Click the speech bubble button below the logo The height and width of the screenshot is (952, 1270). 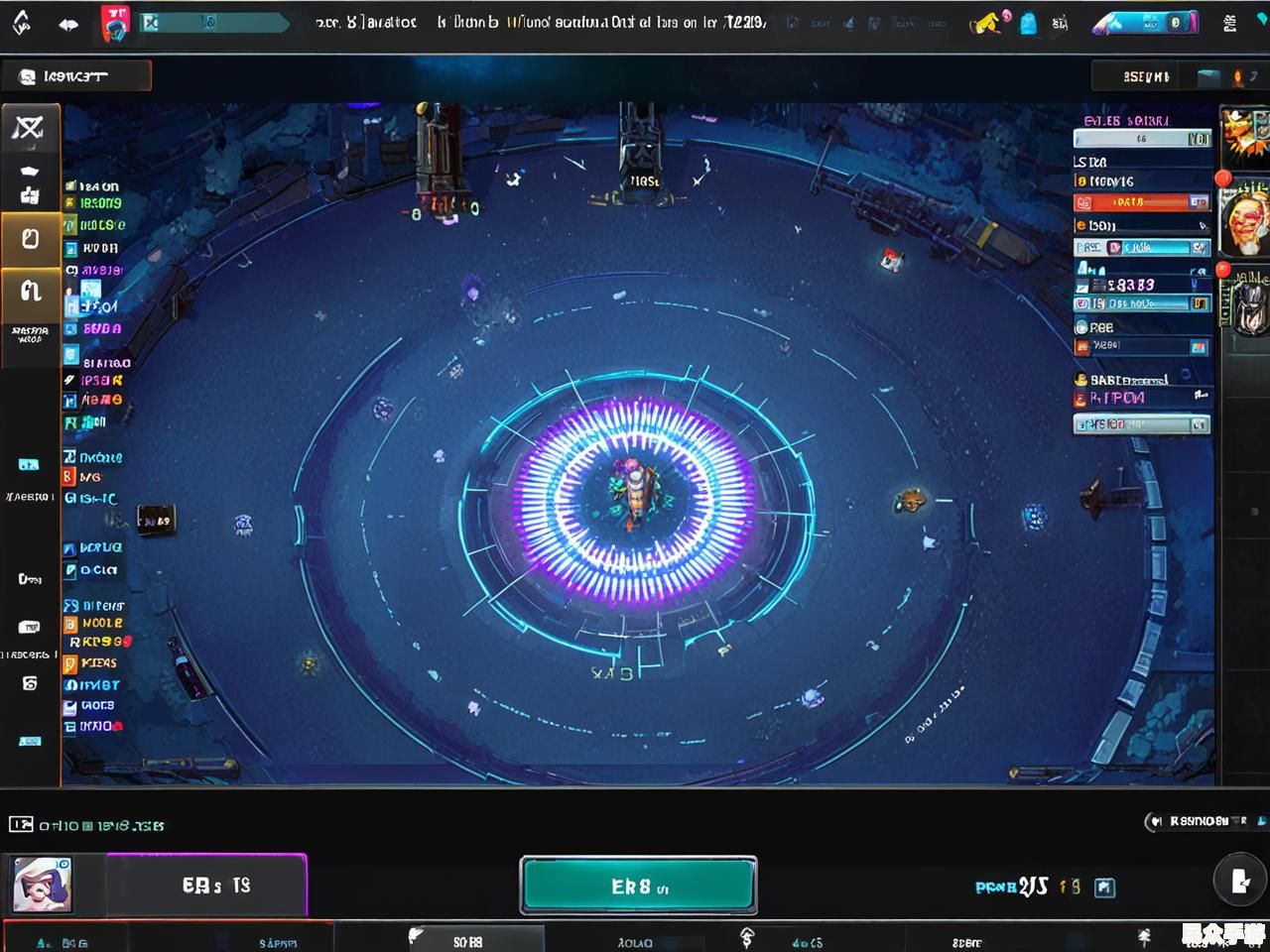pos(76,76)
